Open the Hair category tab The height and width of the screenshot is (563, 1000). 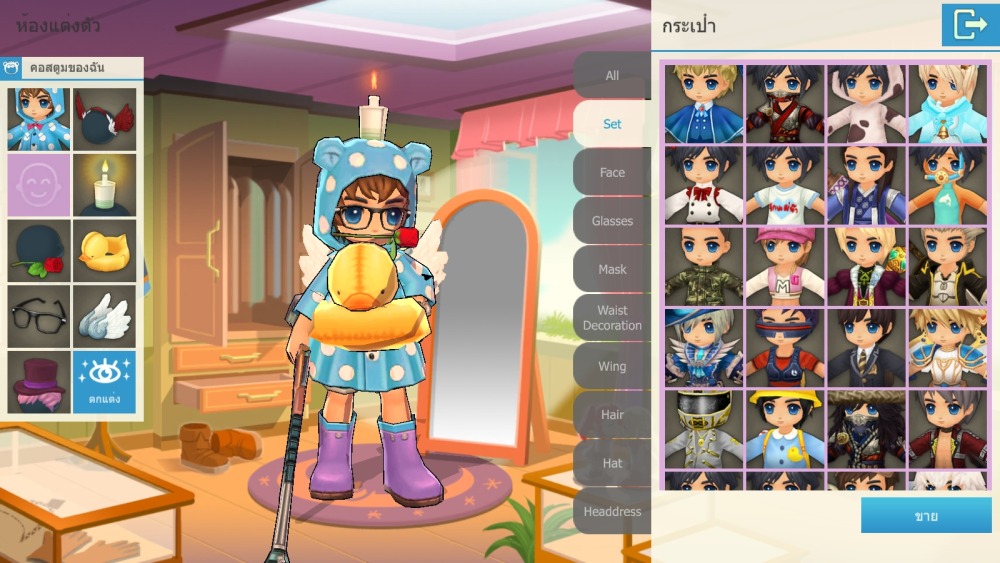[x=612, y=414]
